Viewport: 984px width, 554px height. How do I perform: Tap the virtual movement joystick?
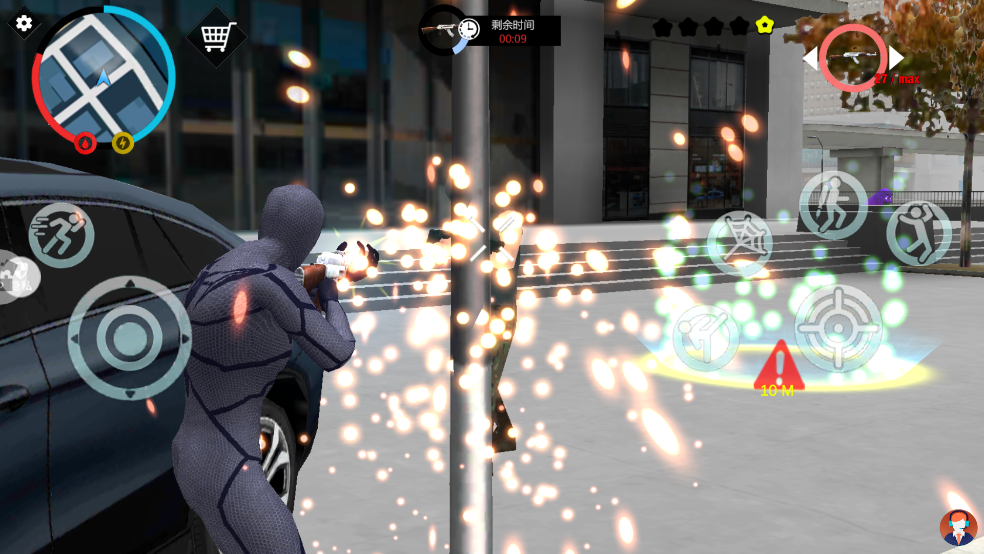pyautogui.click(x=129, y=338)
